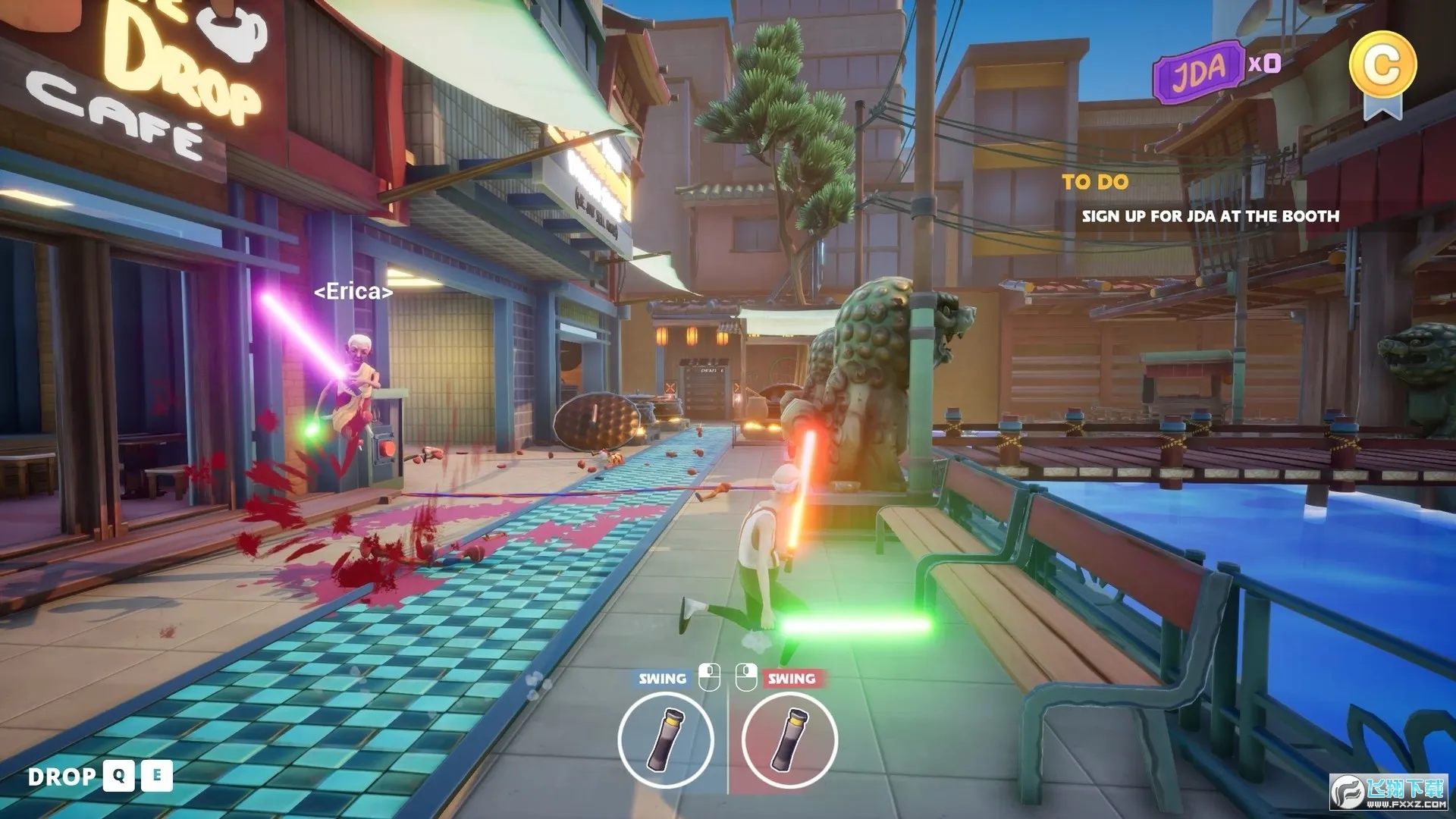The image size is (1456, 819).
Task: Select the right-hand lightsaber slot
Action: pyautogui.click(x=789, y=739)
